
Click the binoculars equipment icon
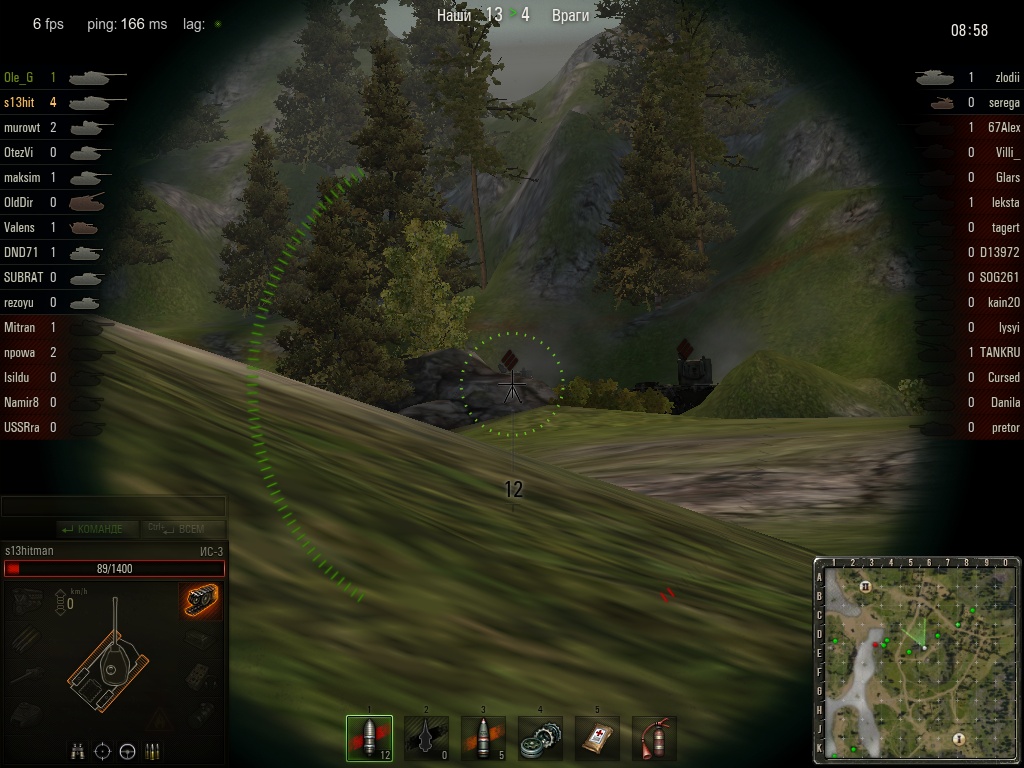[x=77, y=751]
